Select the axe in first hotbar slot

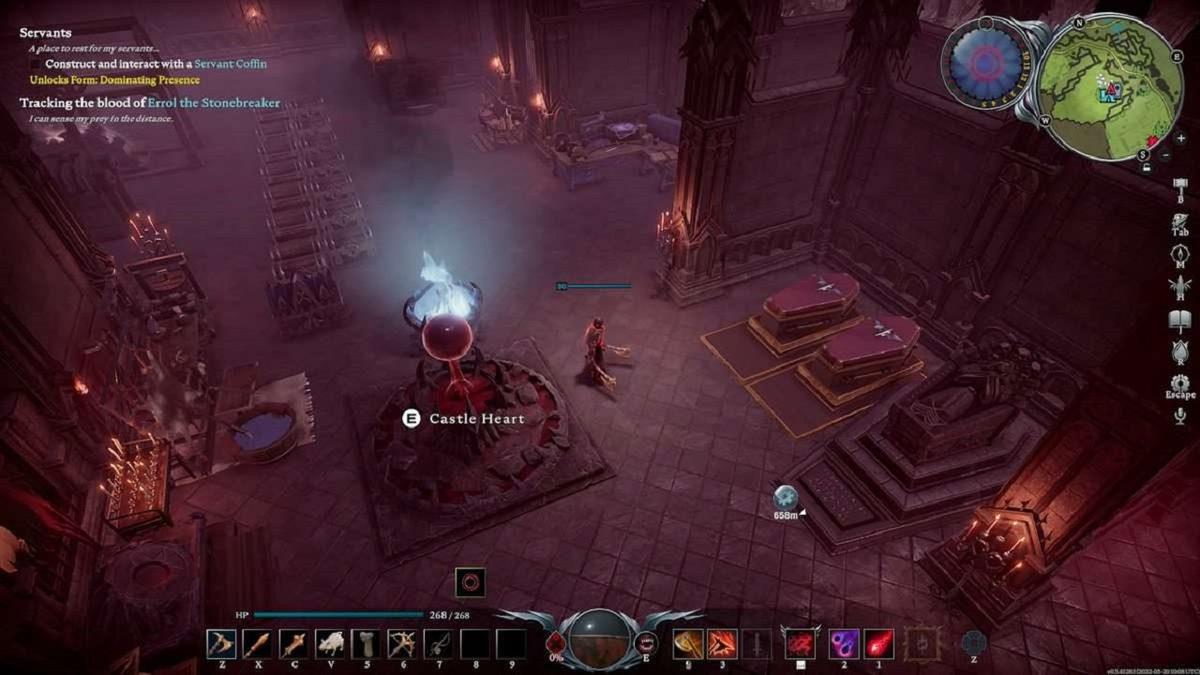pyautogui.click(x=221, y=643)
